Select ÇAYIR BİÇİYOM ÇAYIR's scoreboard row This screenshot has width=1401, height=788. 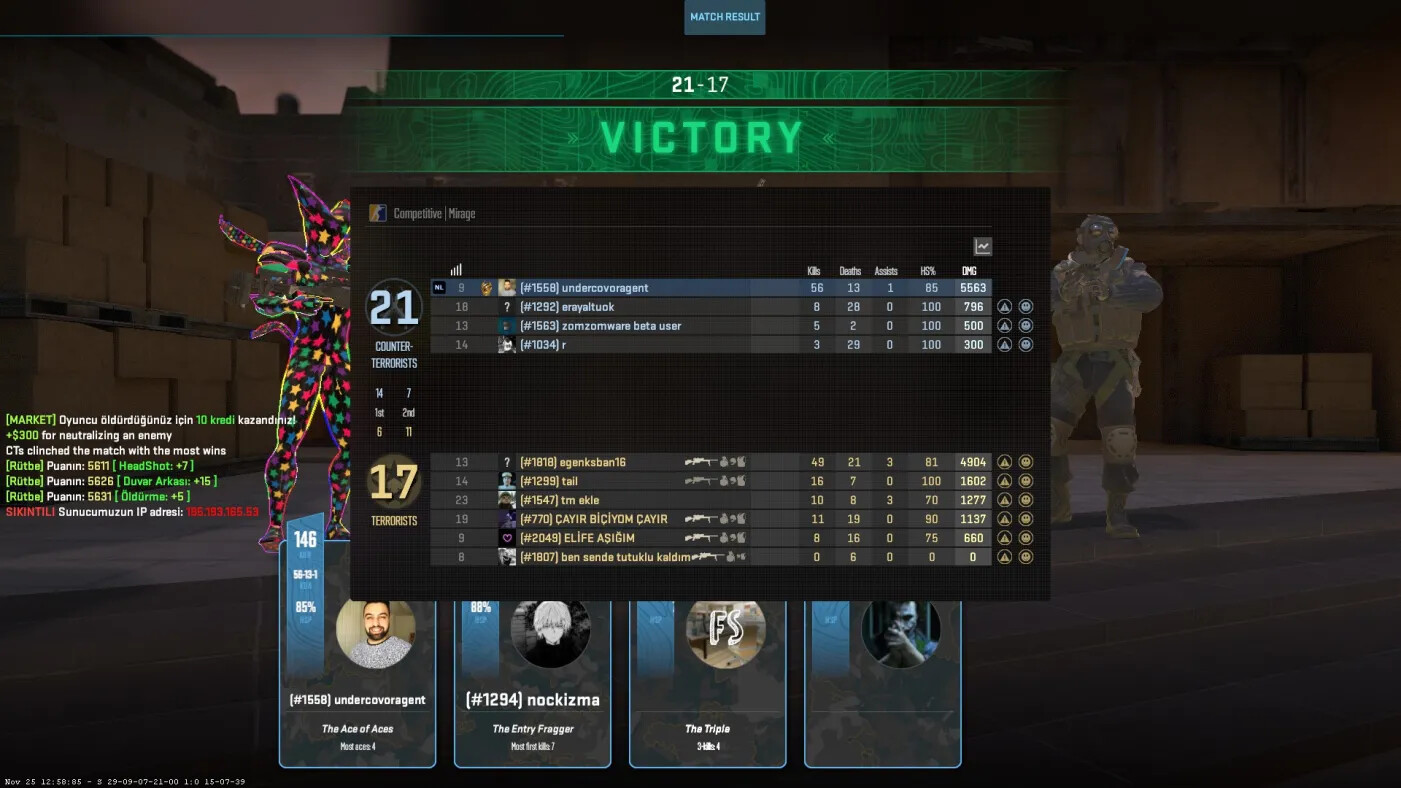pos(600,519)
